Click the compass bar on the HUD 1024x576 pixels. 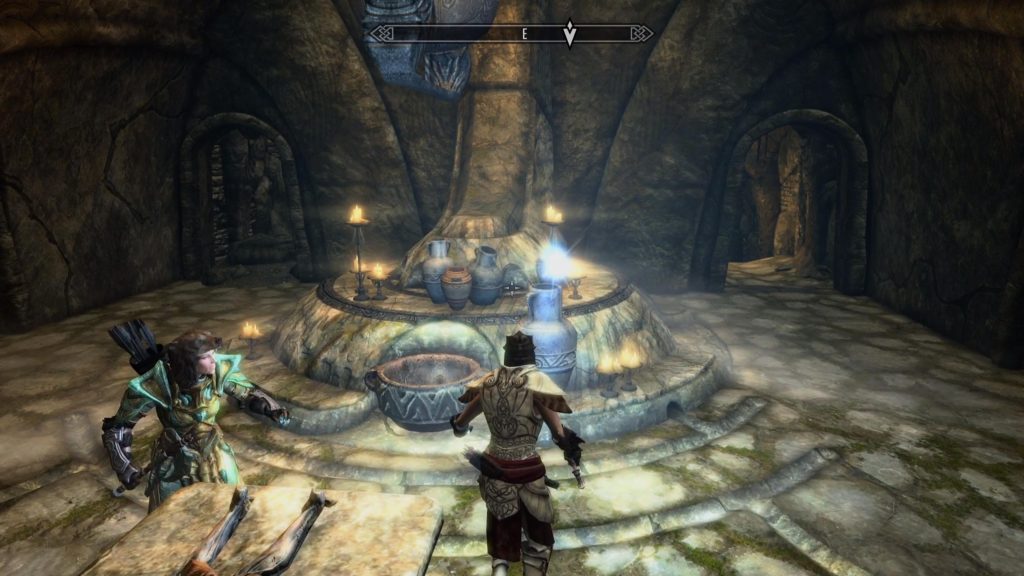point(470,34)
